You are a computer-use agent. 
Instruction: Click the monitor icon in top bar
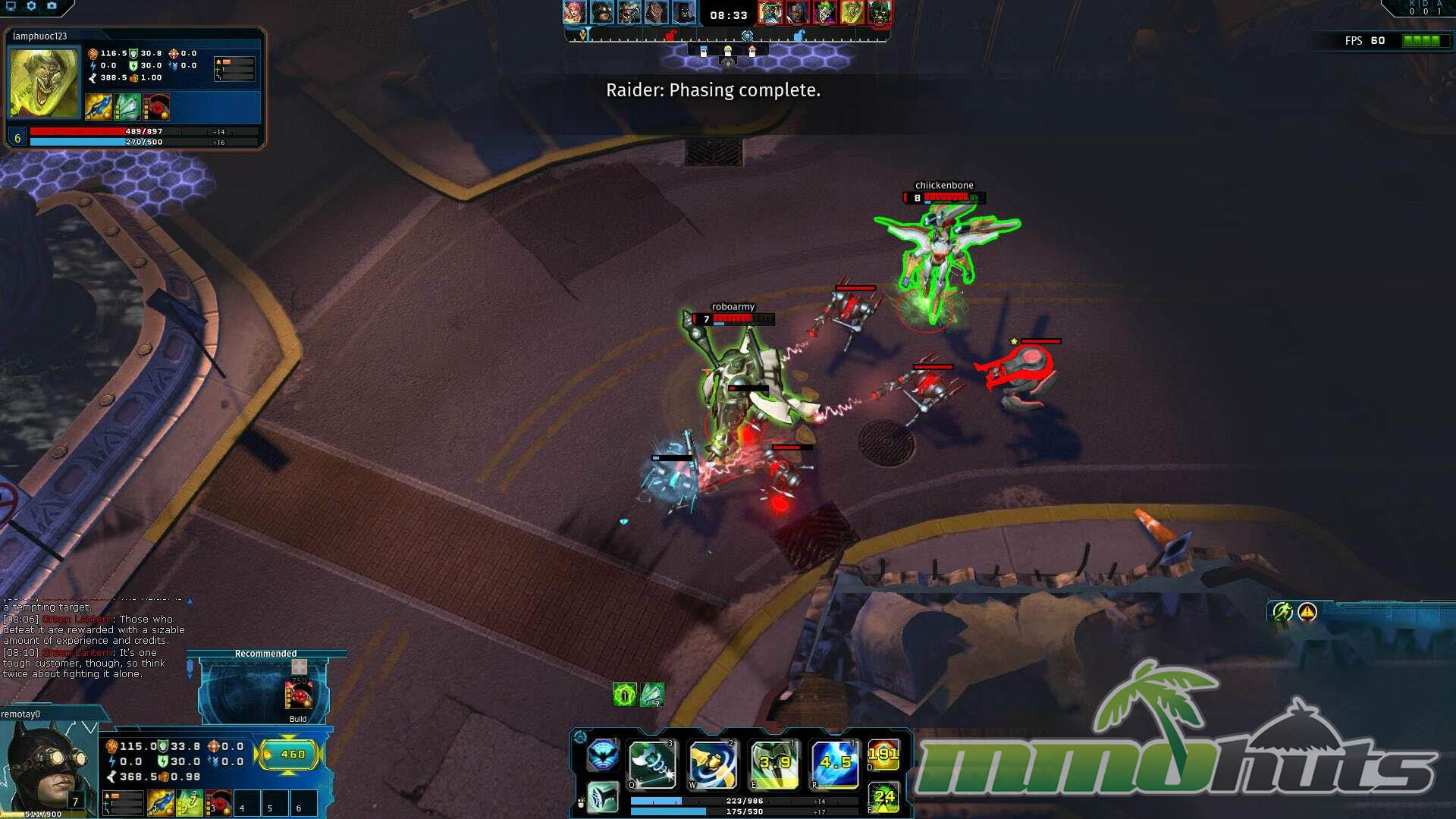(x=11, y=6)
